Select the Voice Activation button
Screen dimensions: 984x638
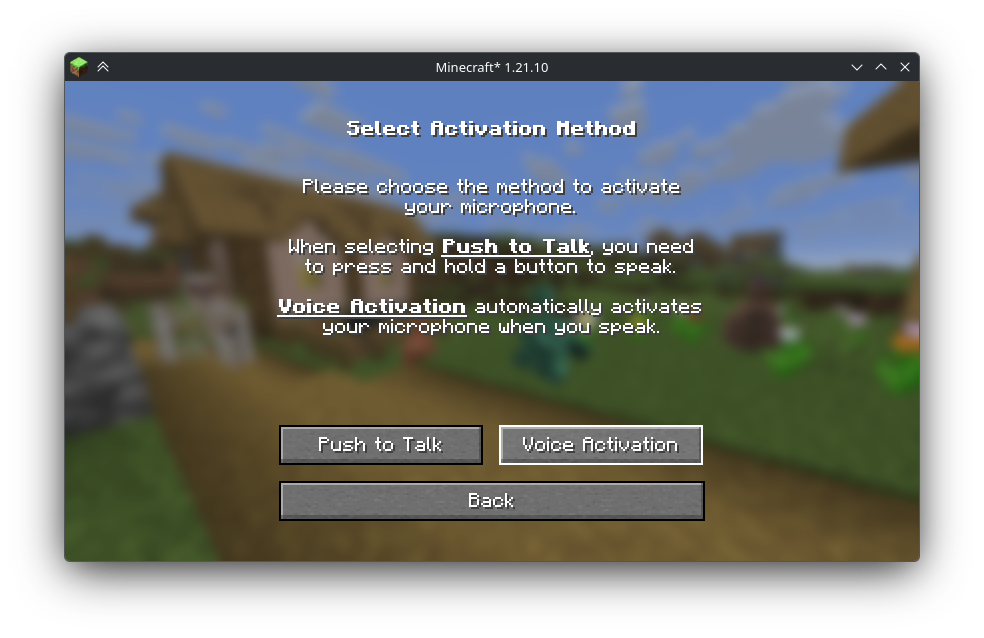[x=600, y=445]
